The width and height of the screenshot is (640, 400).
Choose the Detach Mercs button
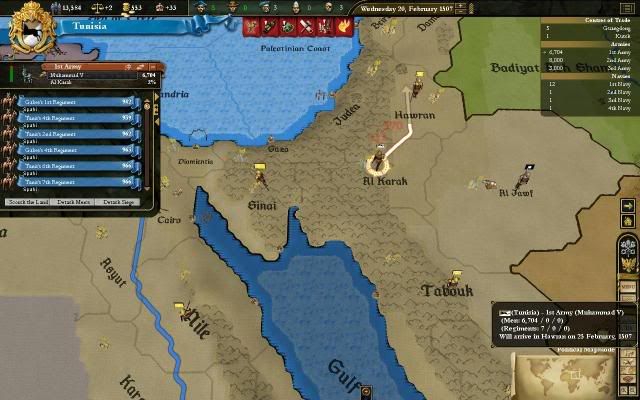point(75,202)
